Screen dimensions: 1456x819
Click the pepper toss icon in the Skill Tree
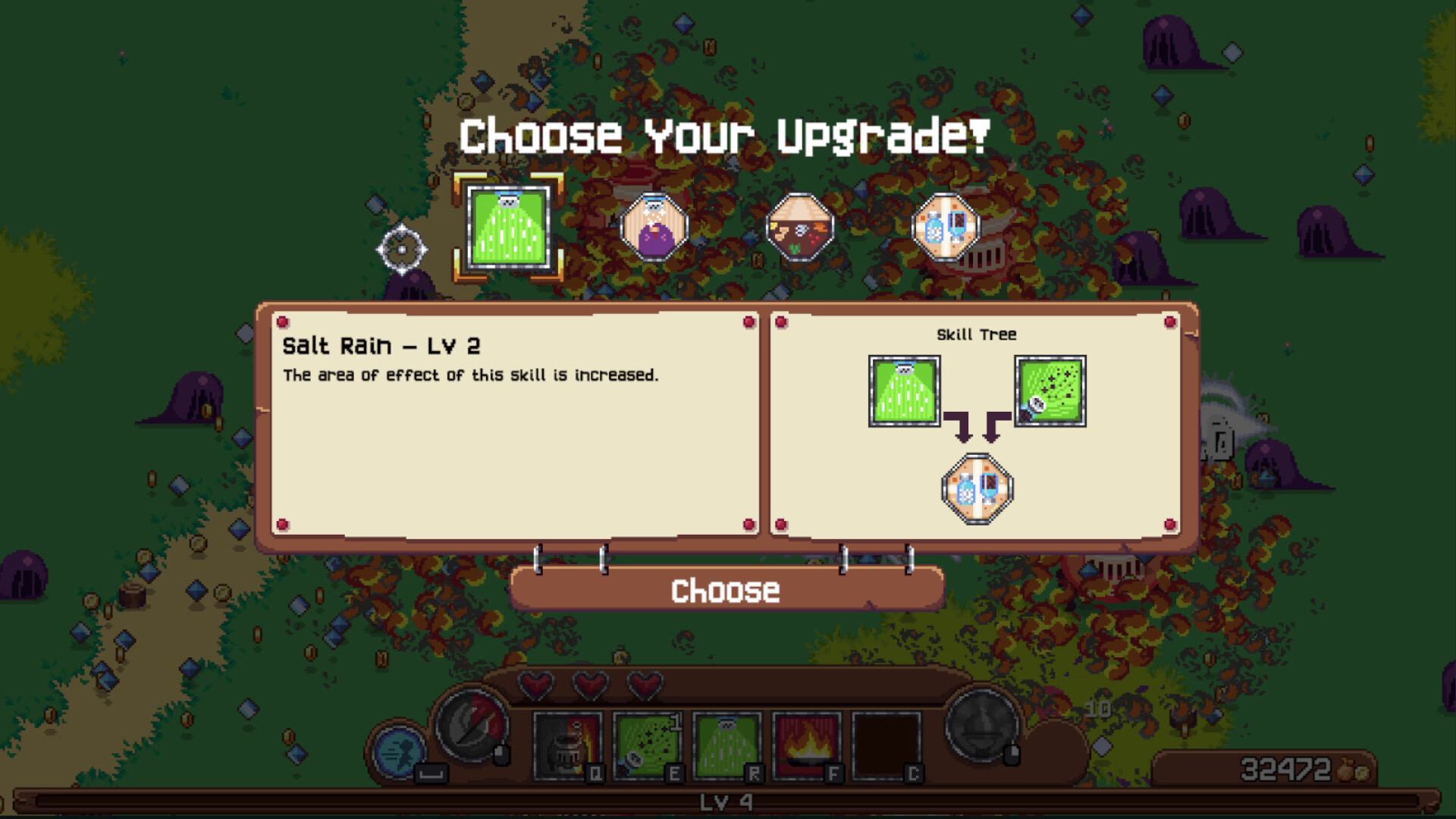click(1050, 389)
